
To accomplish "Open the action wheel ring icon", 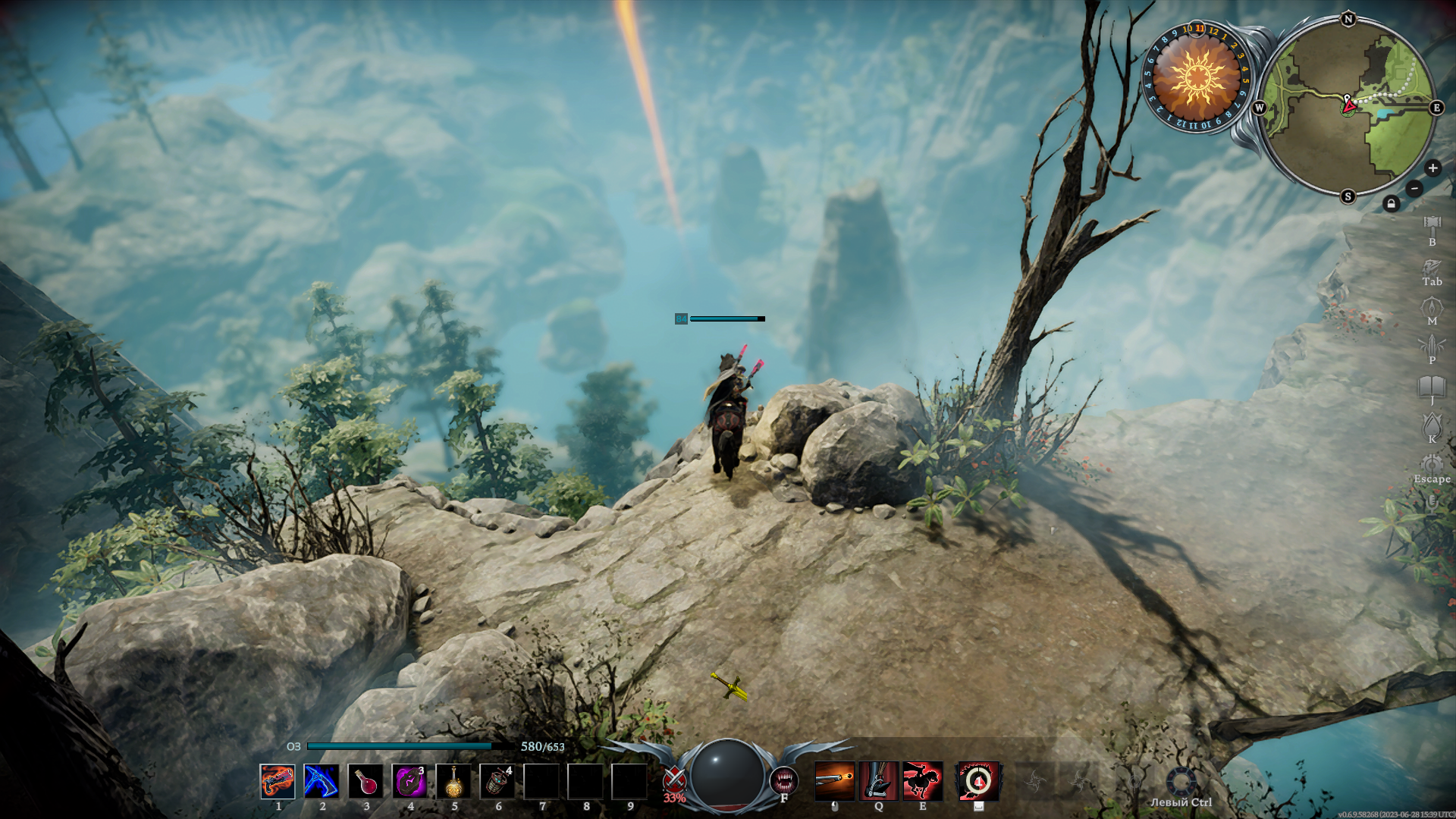I will click(1181, 782).
